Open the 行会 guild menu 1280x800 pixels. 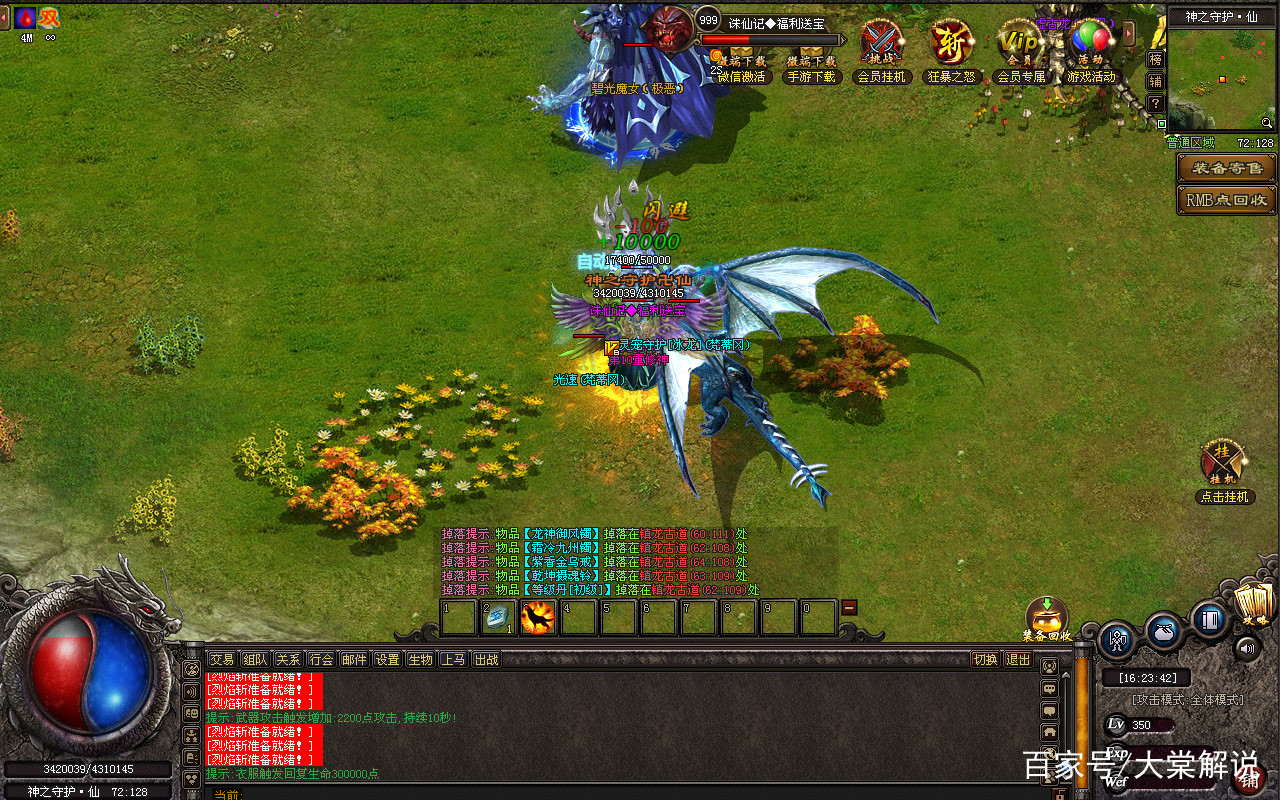(x=321, y=659)
